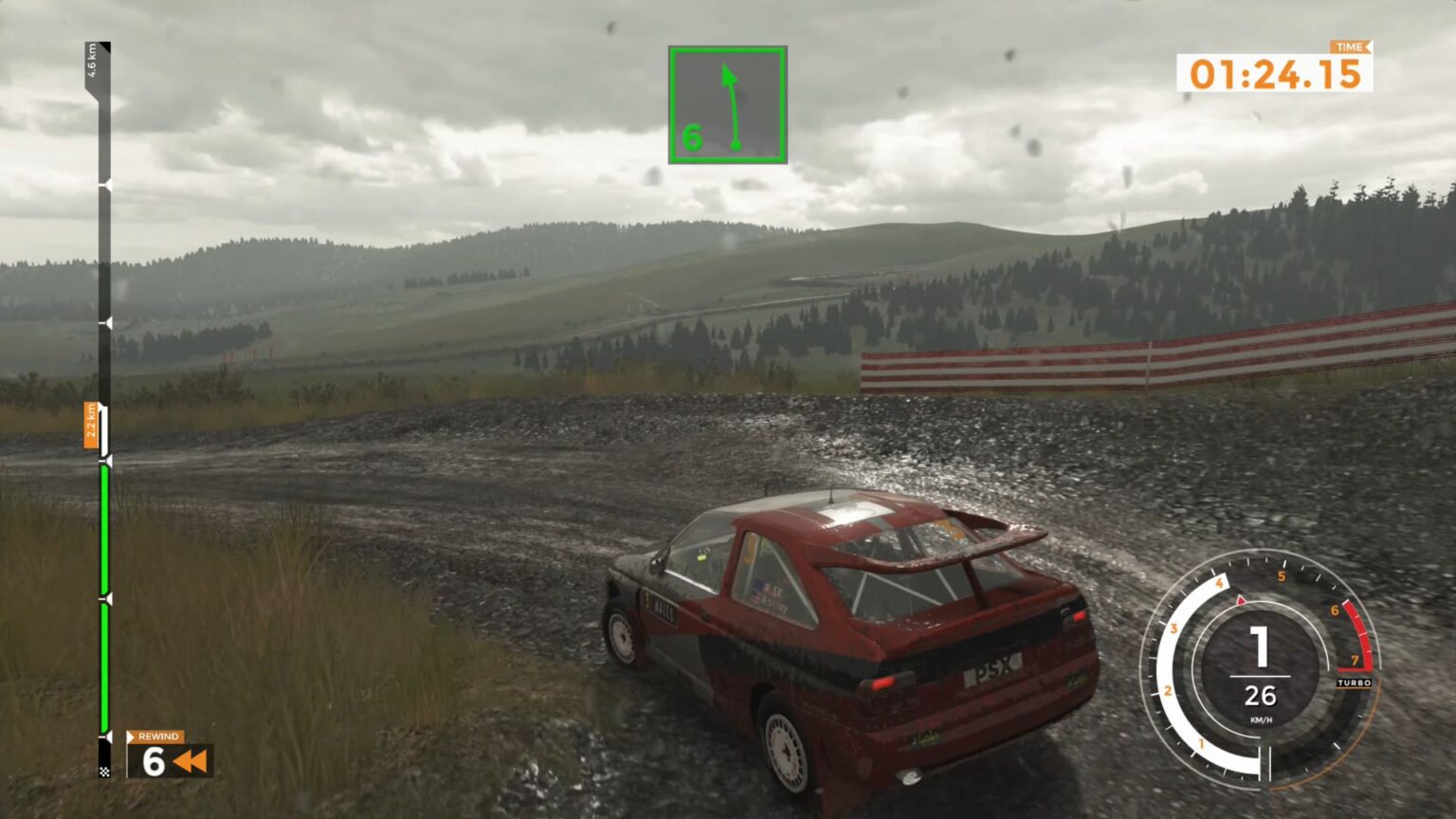Select the checkered finish flag marker
The image size is (1456, 819).
click(x=102, y=770)
